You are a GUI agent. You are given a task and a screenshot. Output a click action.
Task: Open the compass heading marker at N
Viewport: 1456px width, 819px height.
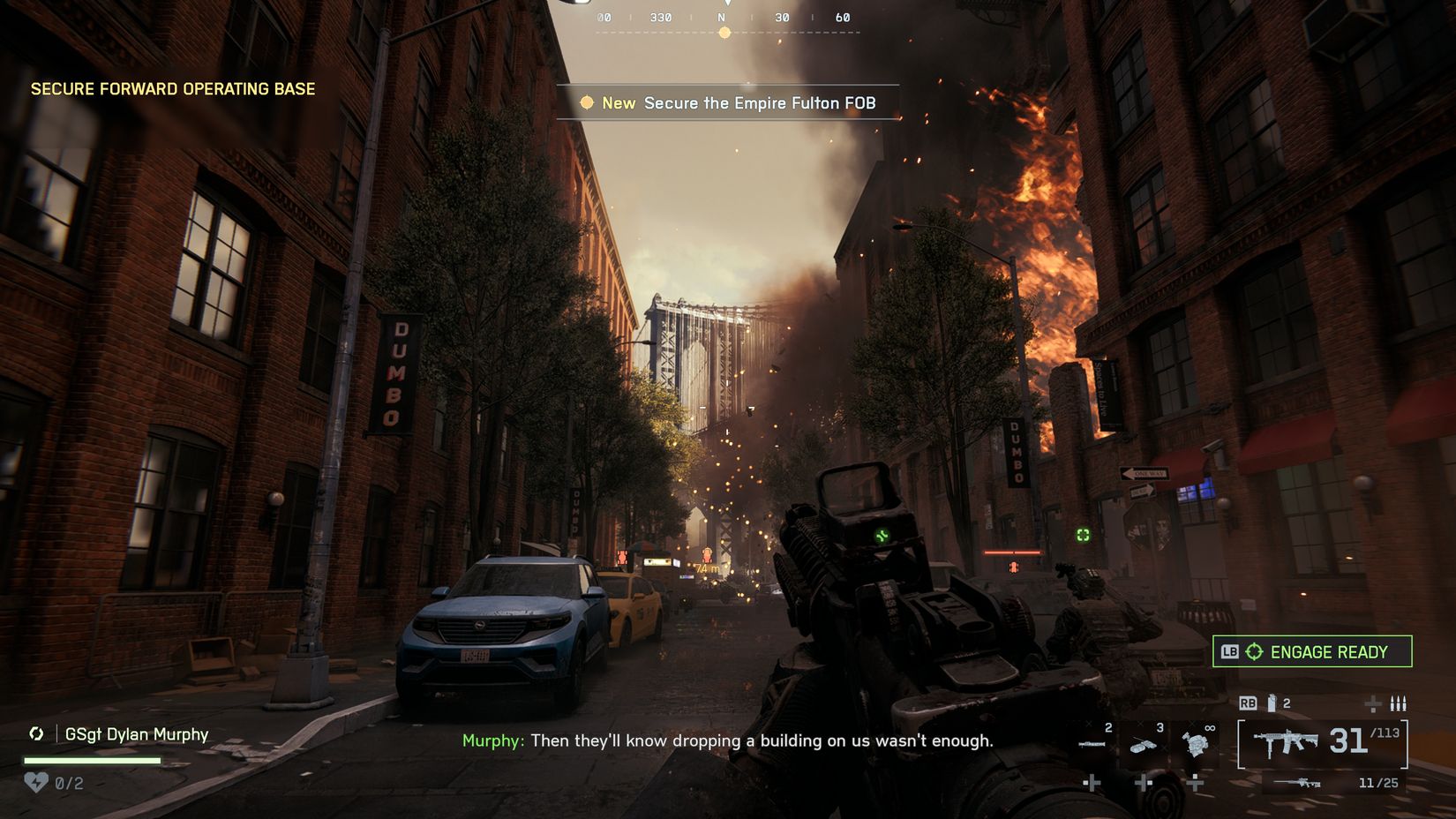point(724,32)
